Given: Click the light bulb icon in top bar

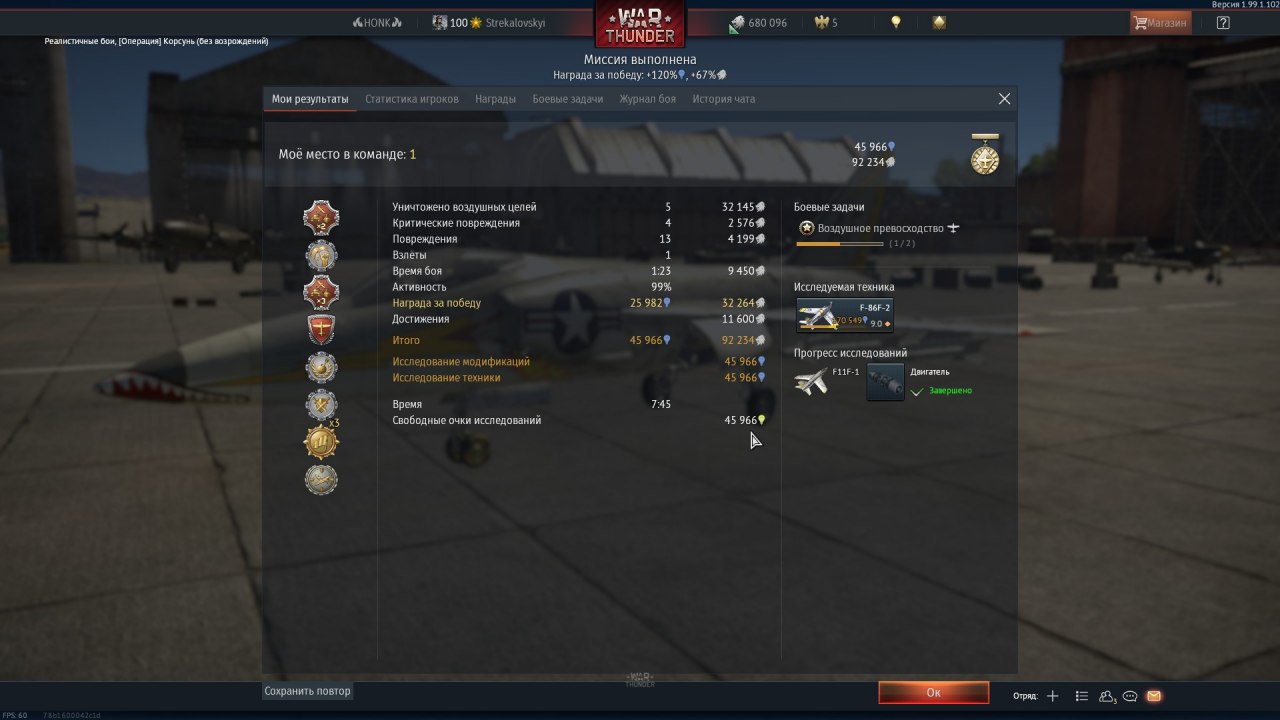Looking at the screenshot, I should 896,22.
